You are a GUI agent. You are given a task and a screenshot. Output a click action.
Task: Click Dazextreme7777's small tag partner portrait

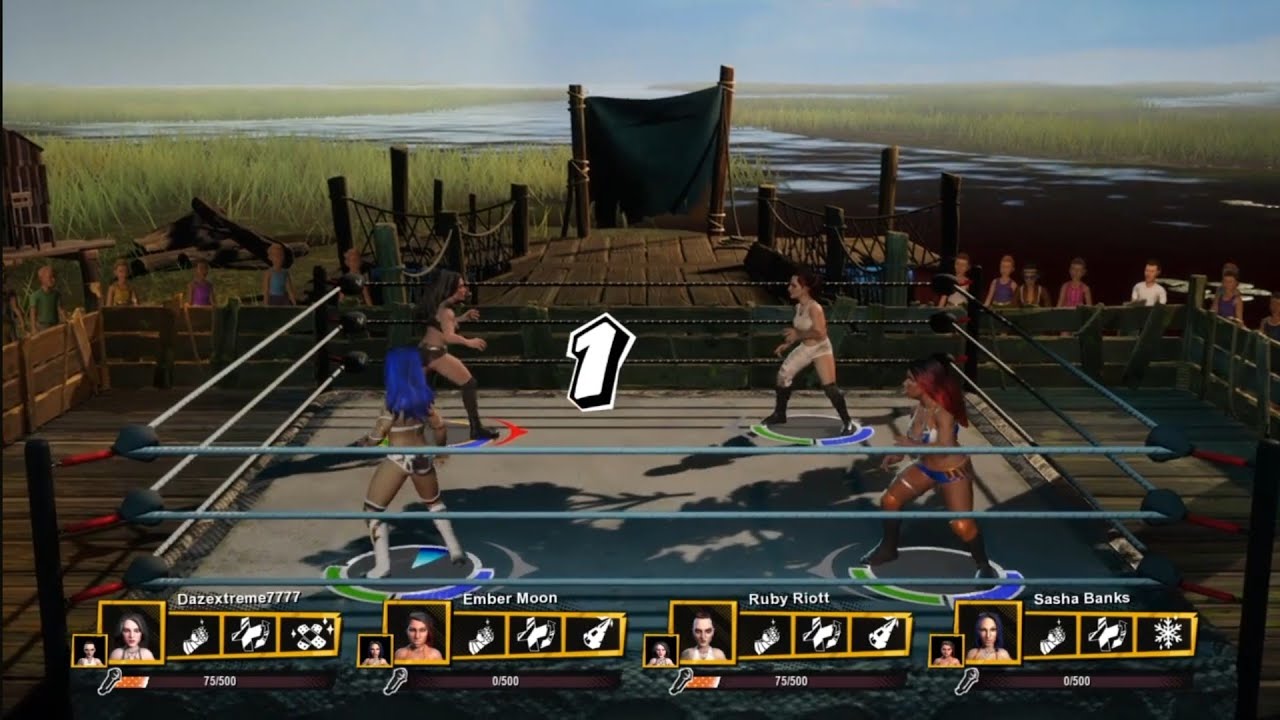pos(88,650)
